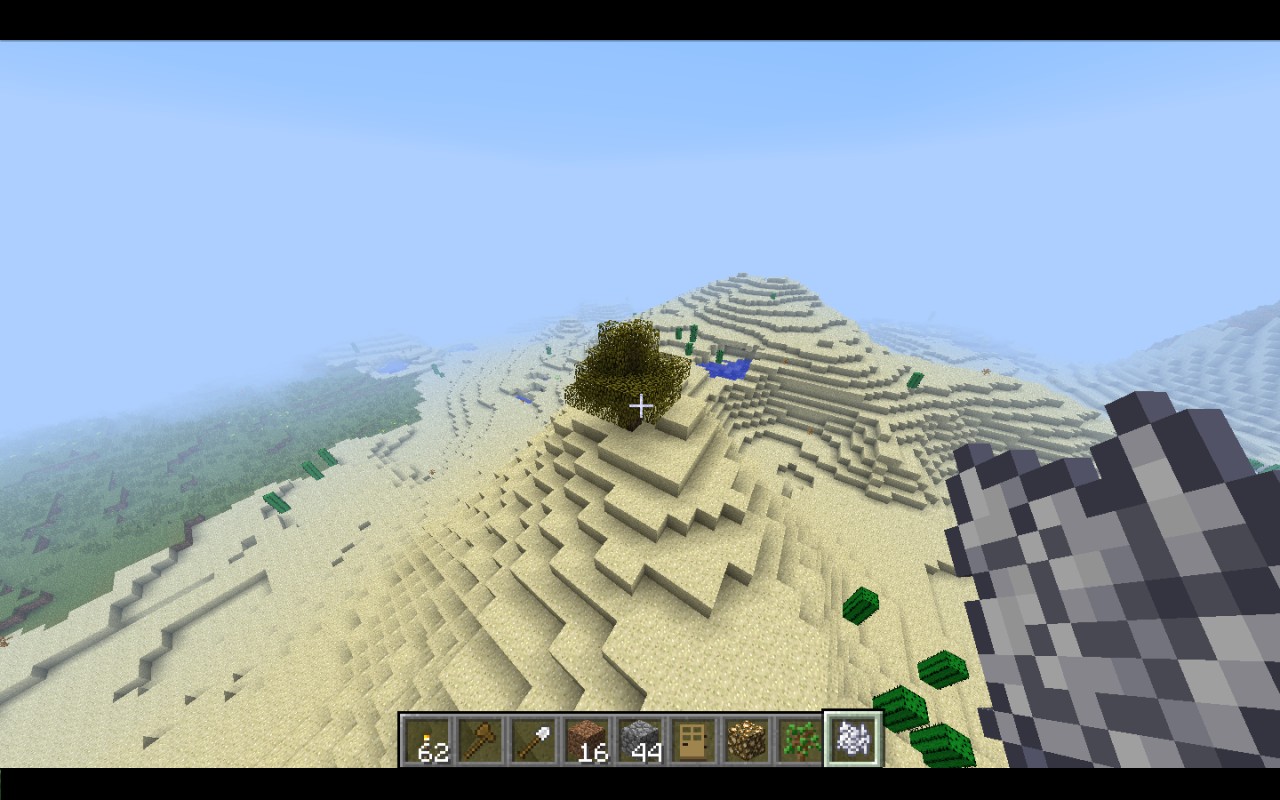The height and width of the screenshot is (800, 1280).
Task: Pick the cobblestone stack of 44
Action: [640, 741]
